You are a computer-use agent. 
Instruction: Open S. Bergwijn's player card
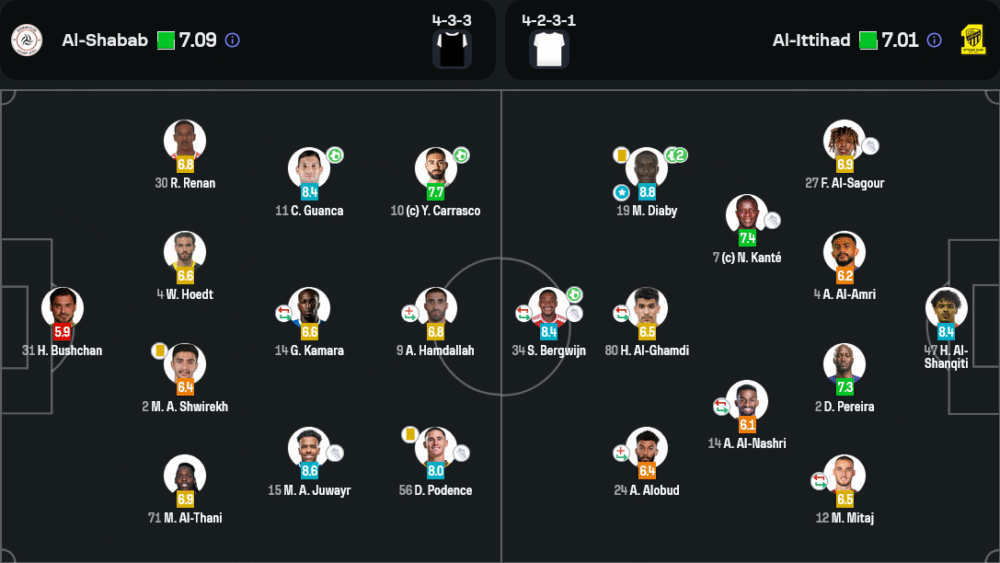547,308
